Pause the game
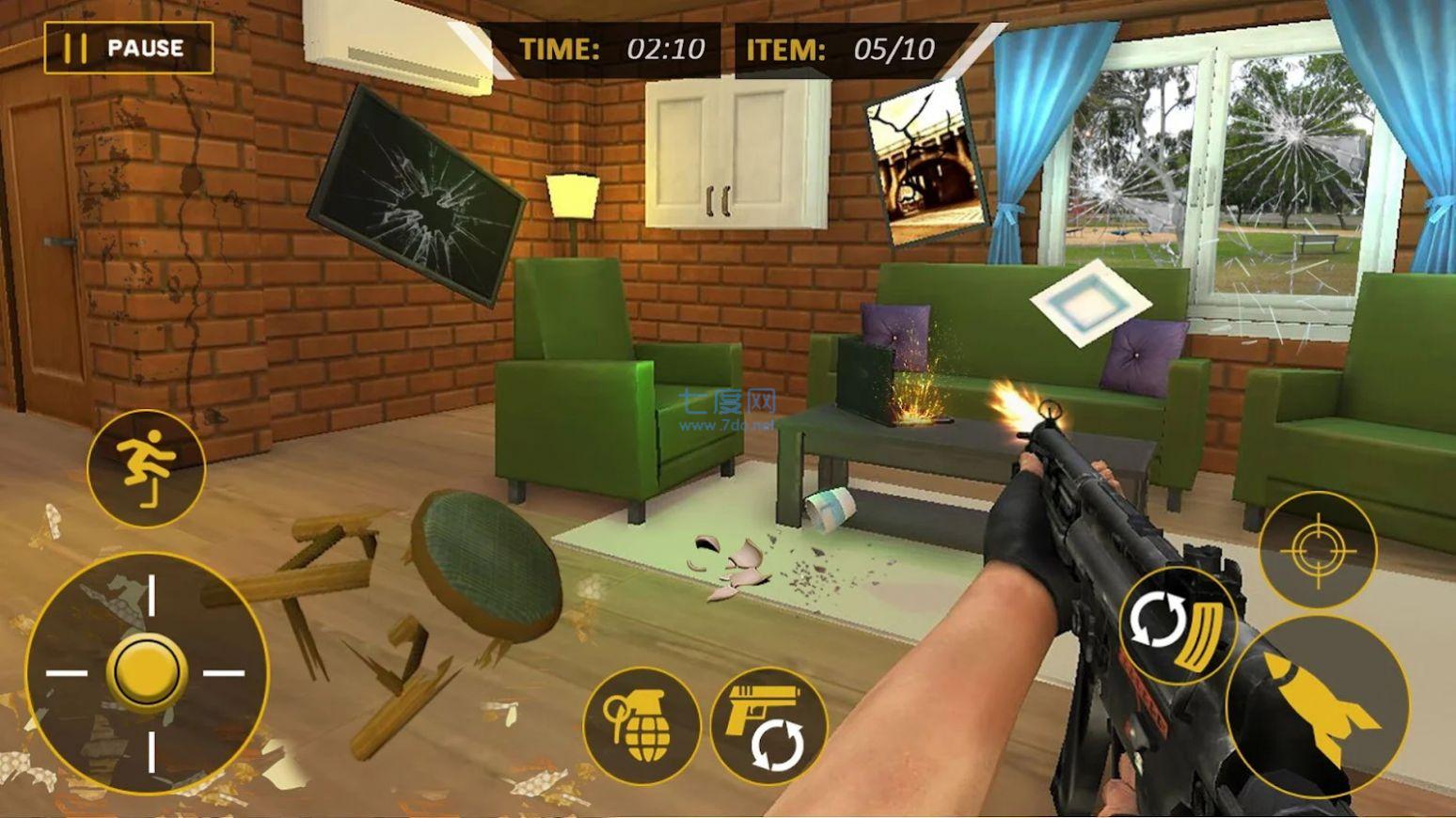Viewport: 1456px width, 818px height. point(127,47)
